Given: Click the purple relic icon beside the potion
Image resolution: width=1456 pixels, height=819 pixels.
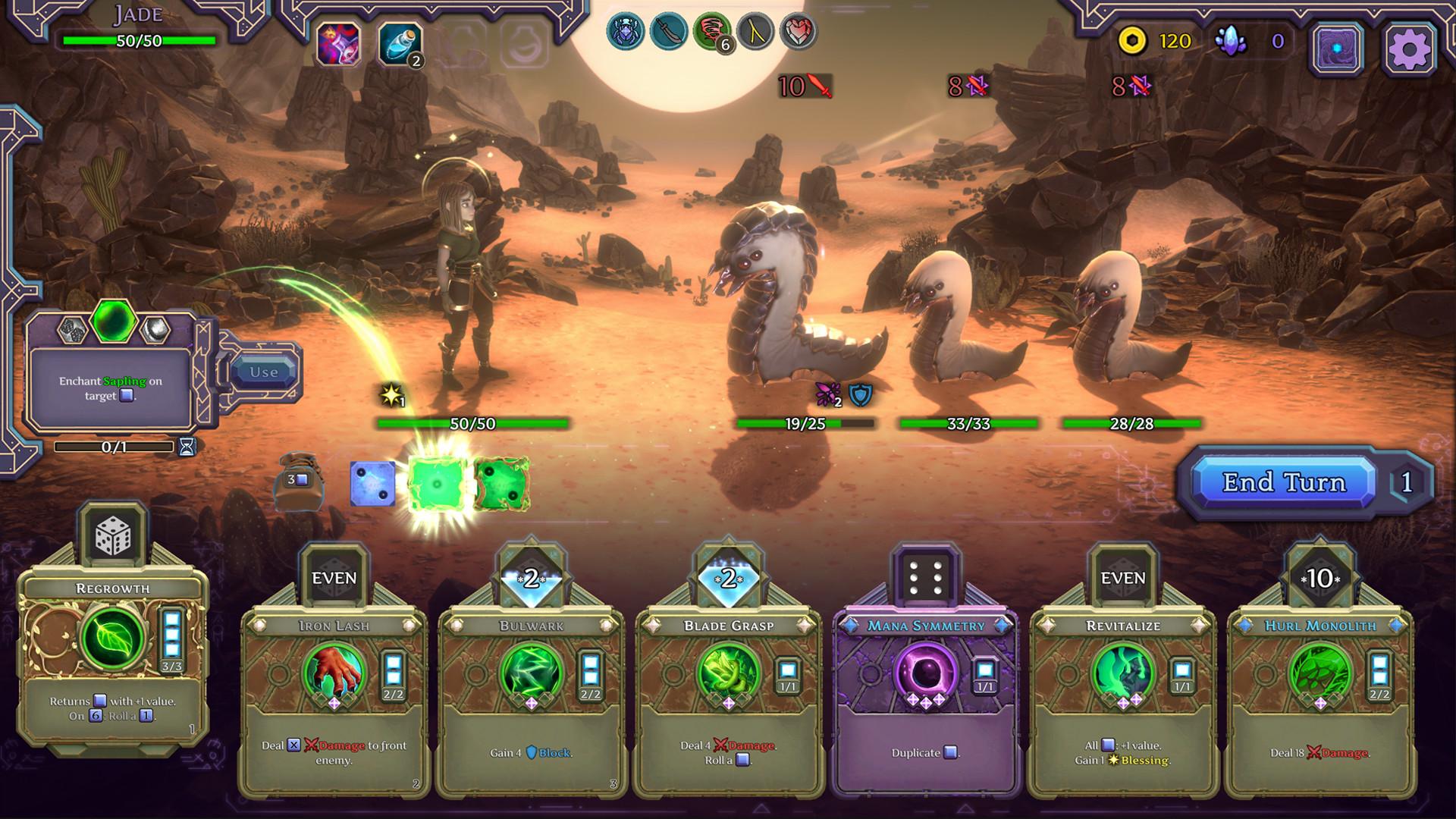Looking at the screenshot, I should [x=338, y=44].
